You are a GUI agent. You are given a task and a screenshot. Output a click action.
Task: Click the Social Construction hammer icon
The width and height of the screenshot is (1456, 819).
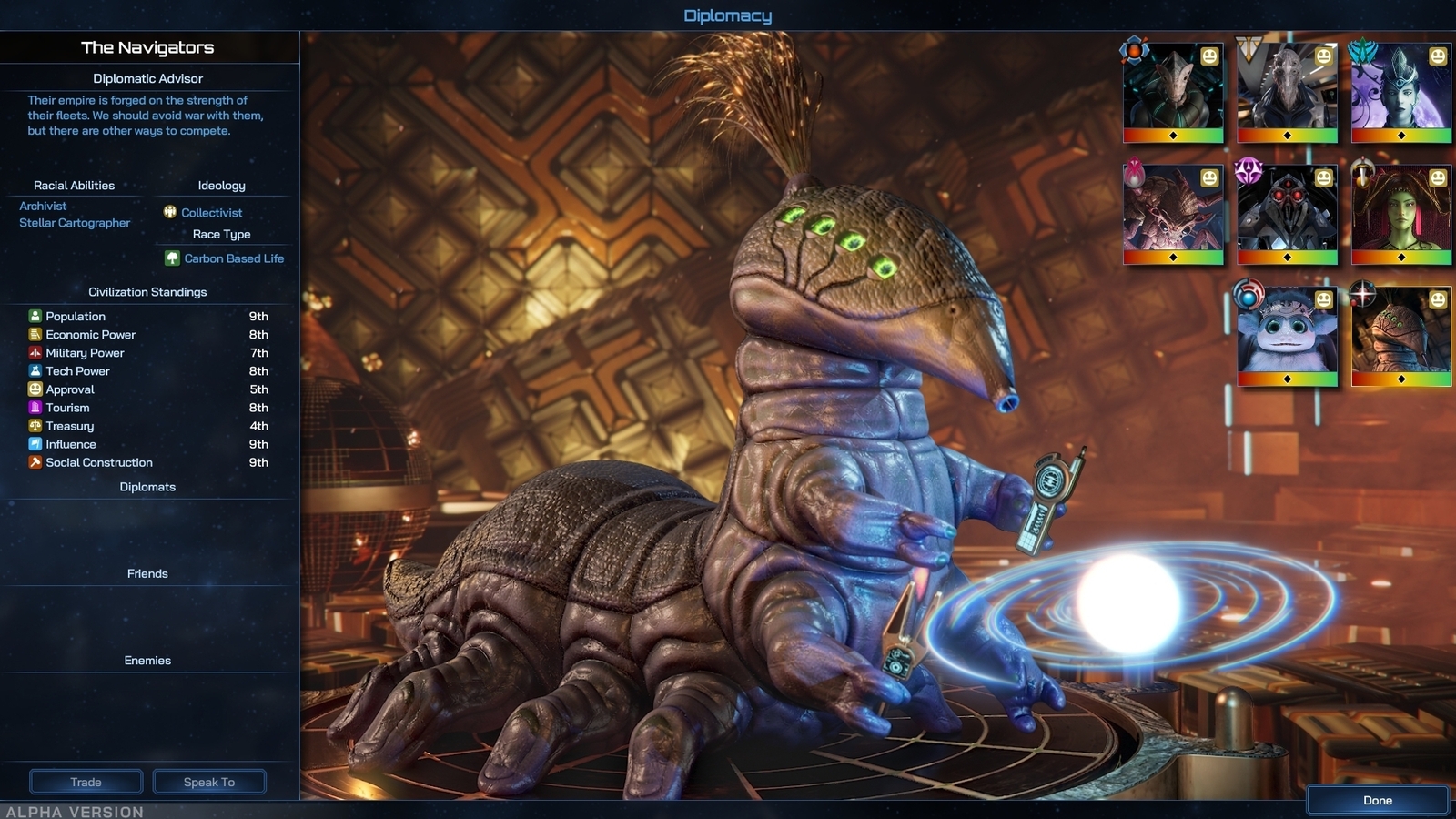35,461
